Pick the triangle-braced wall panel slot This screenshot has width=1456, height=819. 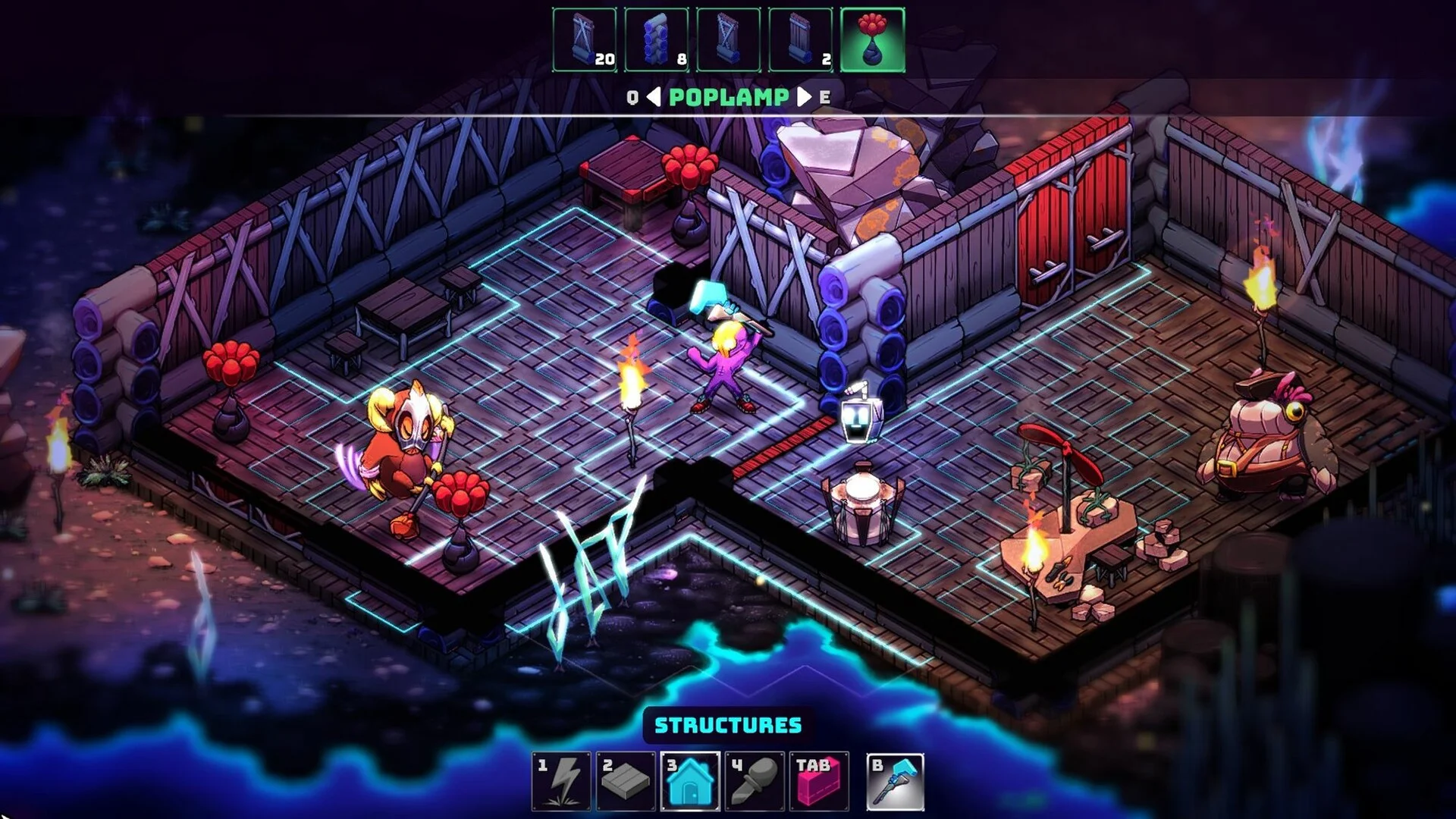coord(728,40)
